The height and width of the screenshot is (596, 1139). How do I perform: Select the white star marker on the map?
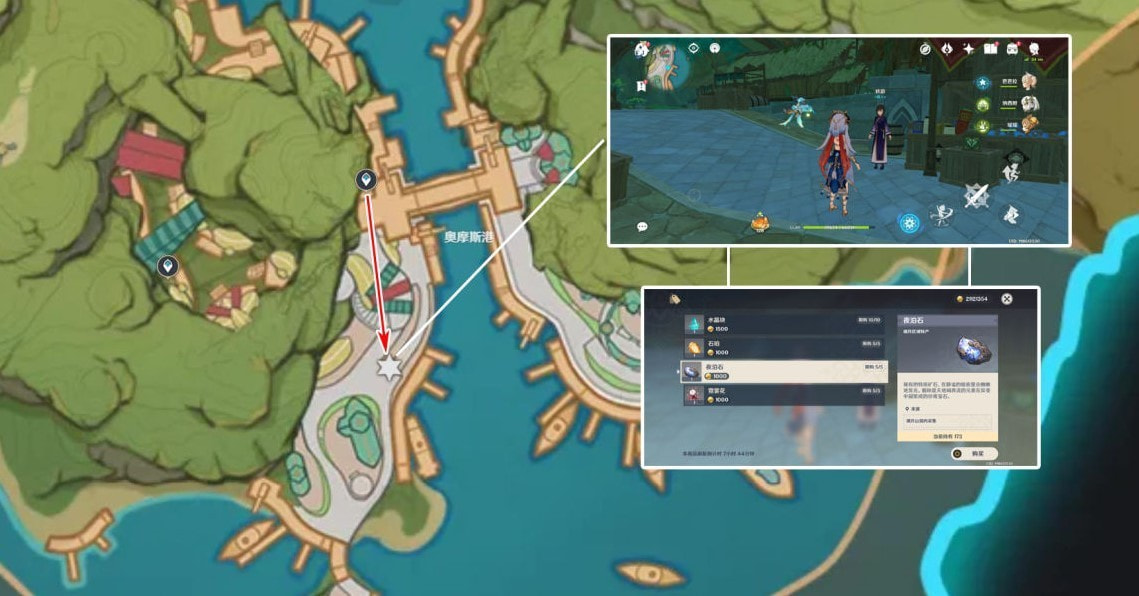tap(388, 366)
